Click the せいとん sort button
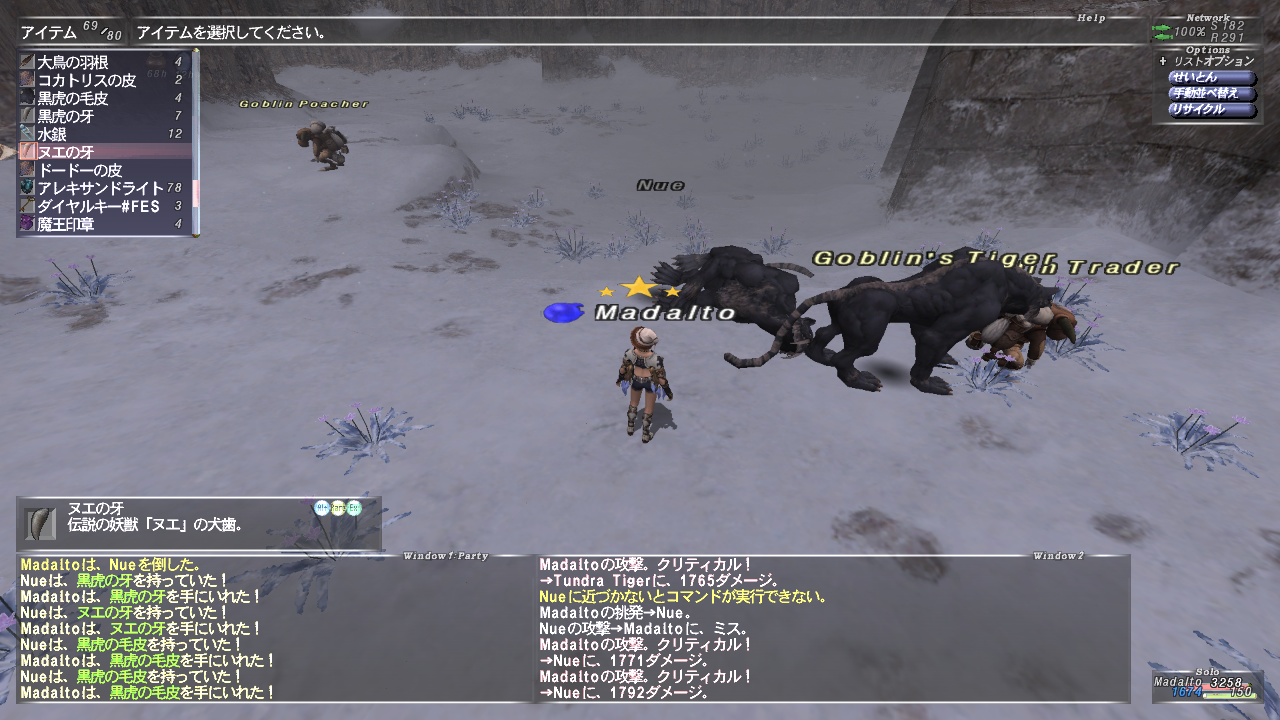 1212,77
